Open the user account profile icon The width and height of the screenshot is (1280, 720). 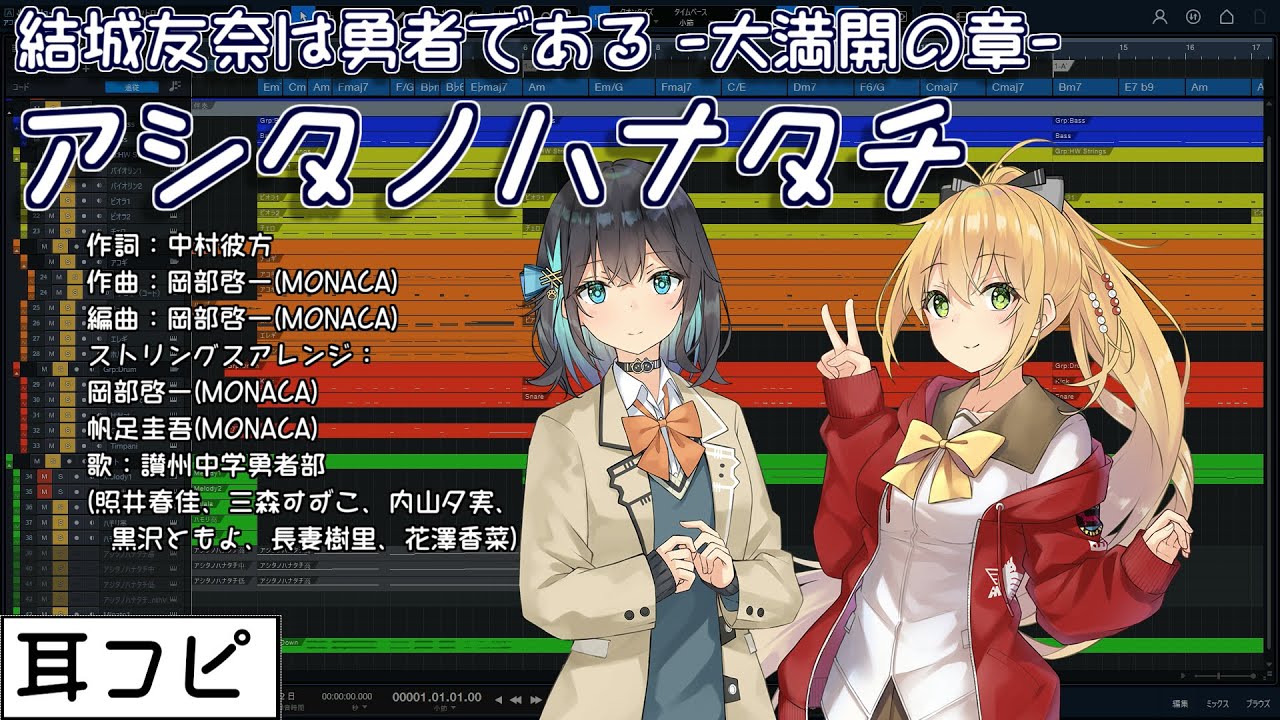(x=1160, y=17)
